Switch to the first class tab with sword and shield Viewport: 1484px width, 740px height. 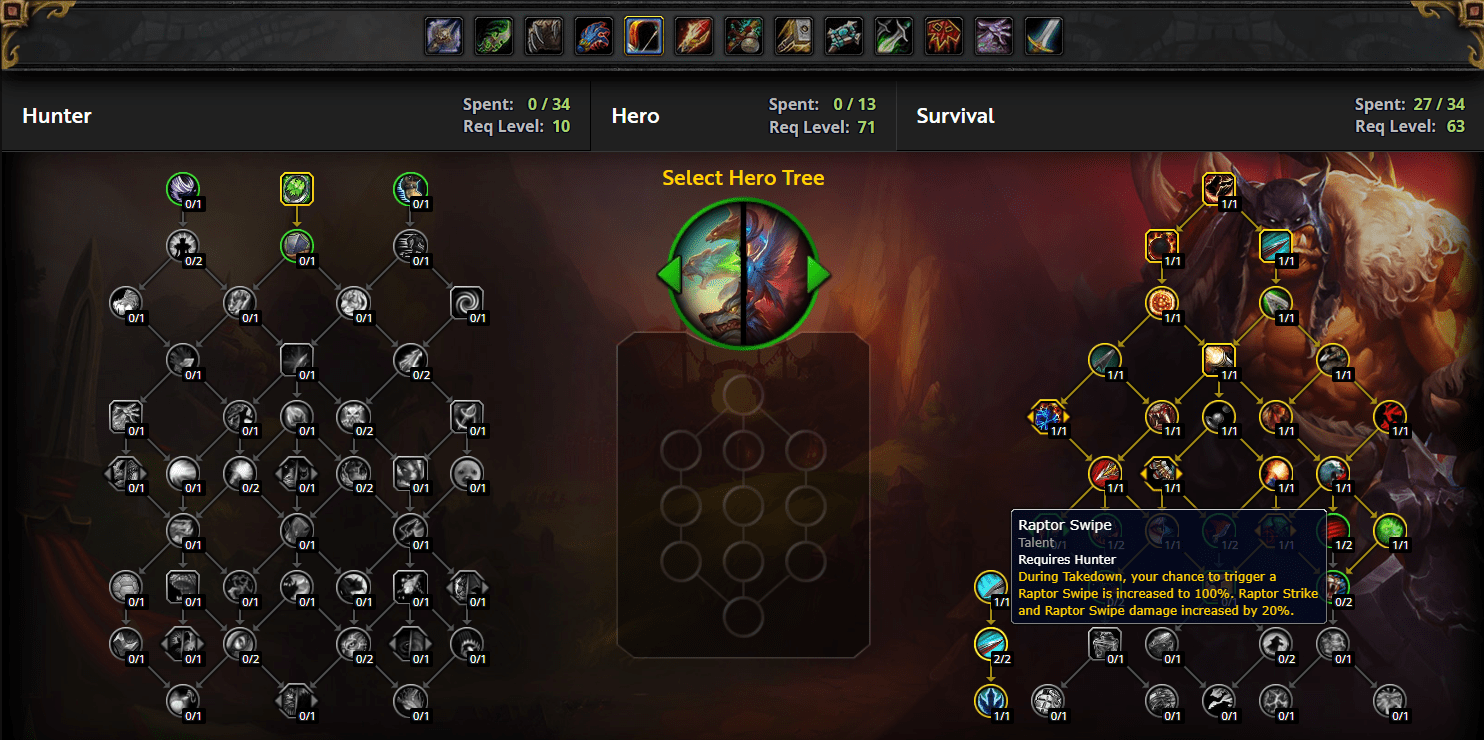point(443,35)
